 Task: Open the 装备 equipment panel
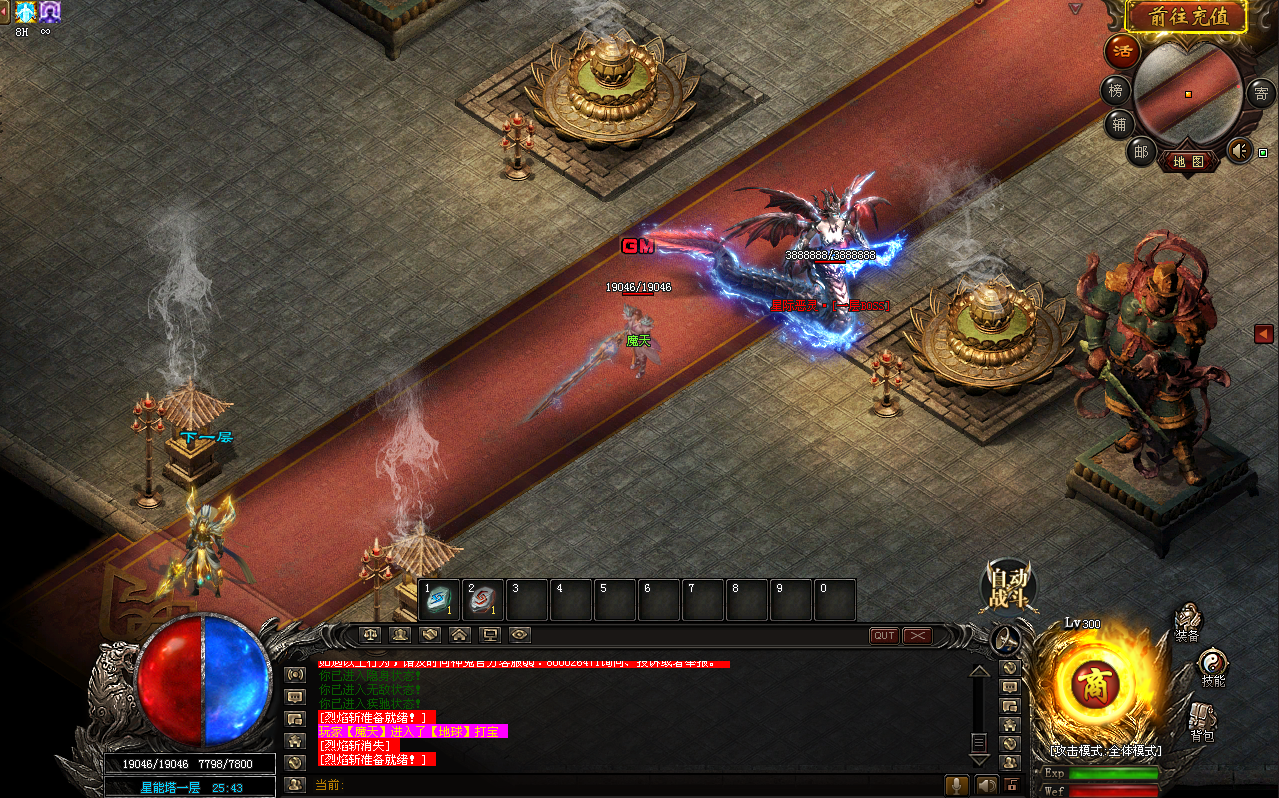[x=1187, y=622]
